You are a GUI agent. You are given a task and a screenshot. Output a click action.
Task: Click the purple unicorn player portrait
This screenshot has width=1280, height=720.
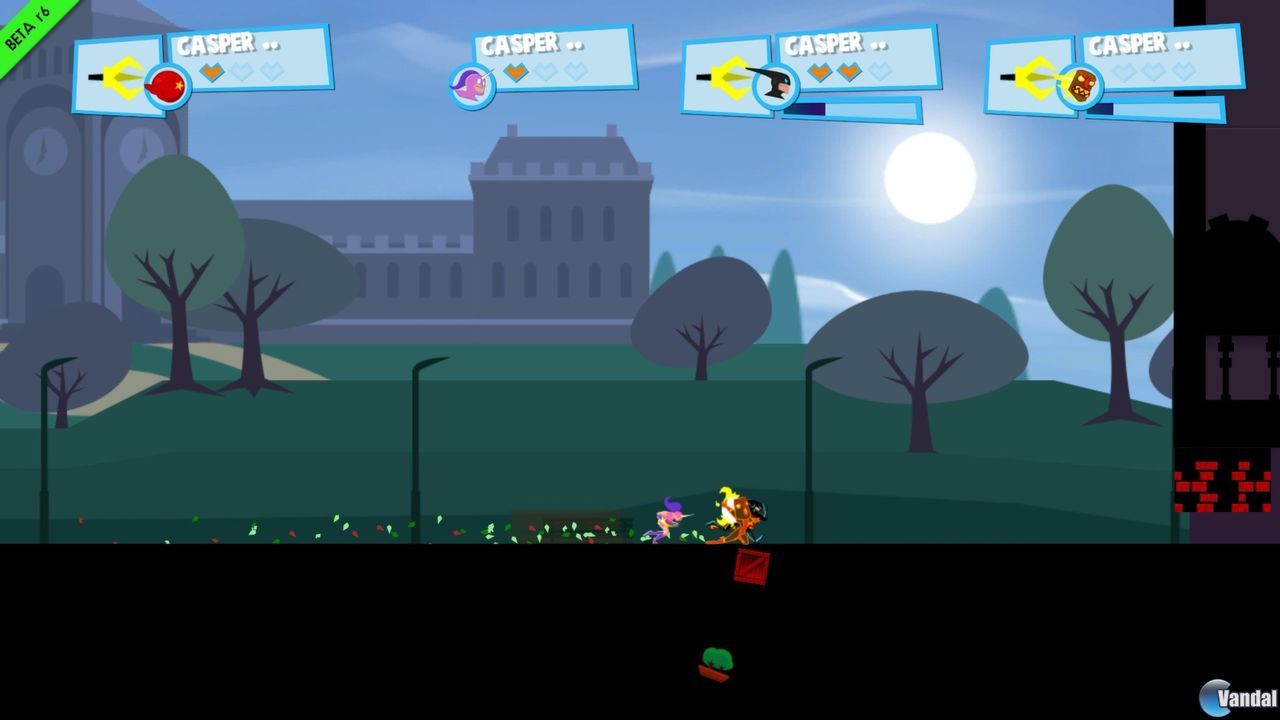point(471,88)
